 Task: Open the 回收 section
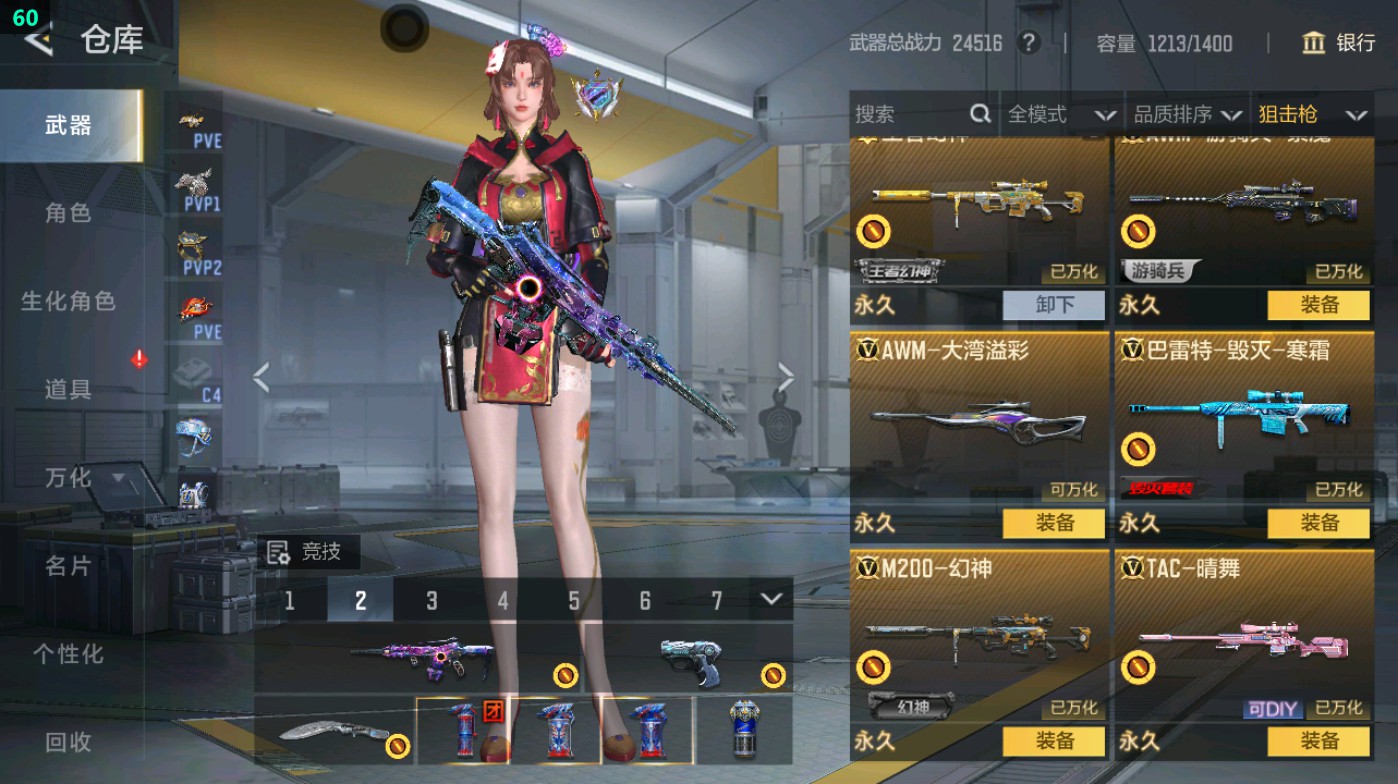point(68,742)
